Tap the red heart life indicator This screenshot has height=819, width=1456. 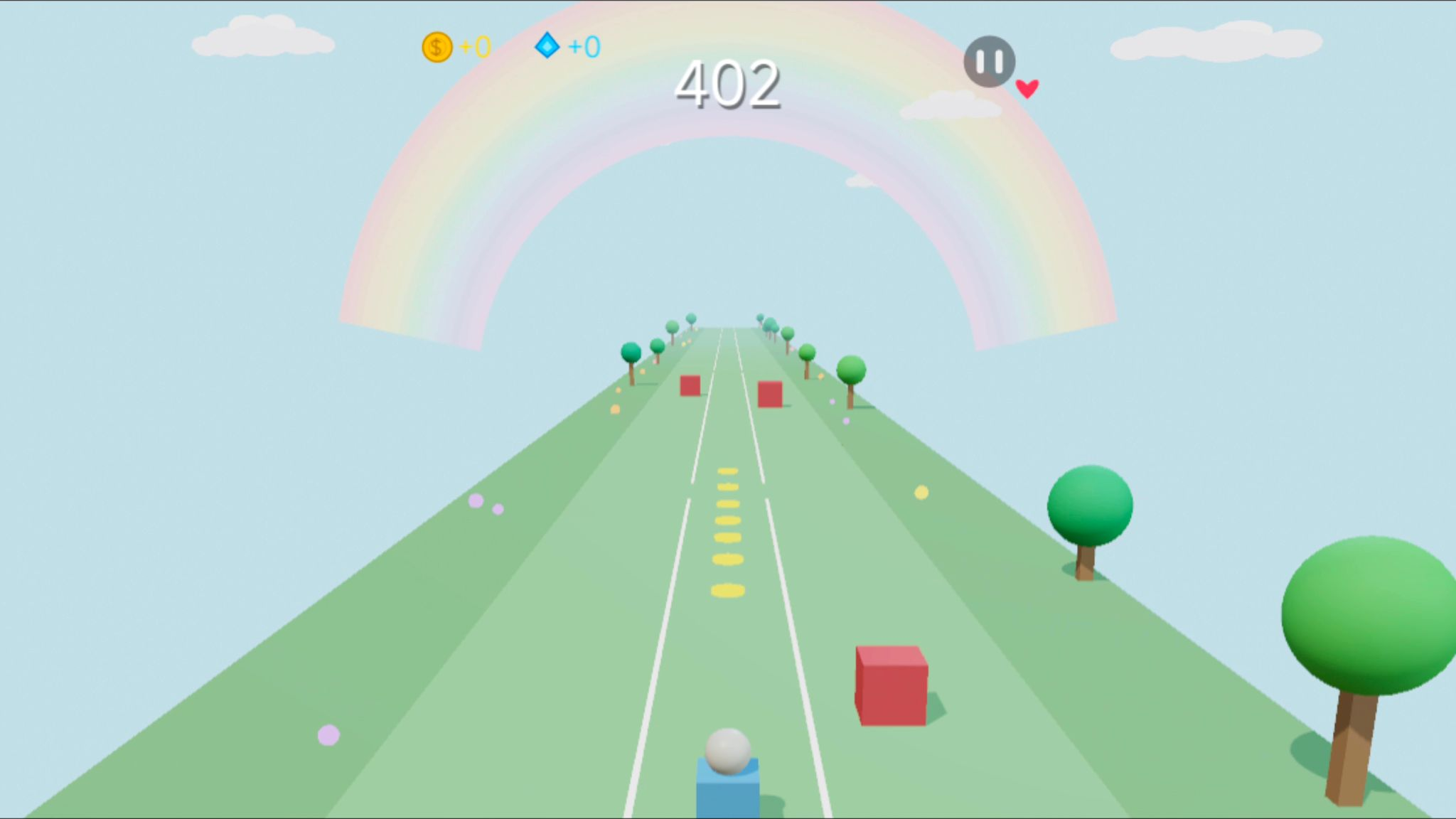pyautogui.click(x=1027, y=87)
